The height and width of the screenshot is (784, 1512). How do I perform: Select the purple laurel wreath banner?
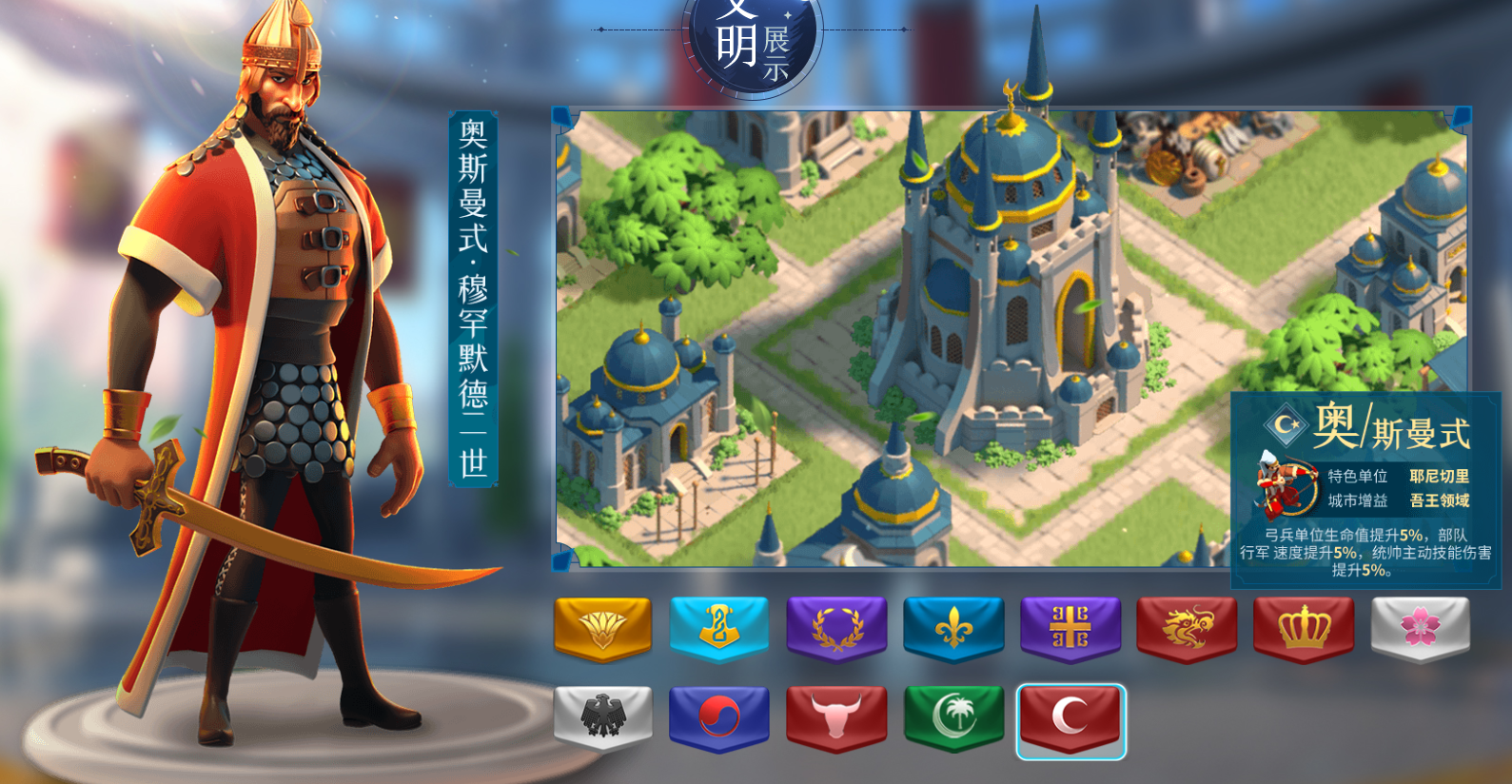[x=836, y=628]
